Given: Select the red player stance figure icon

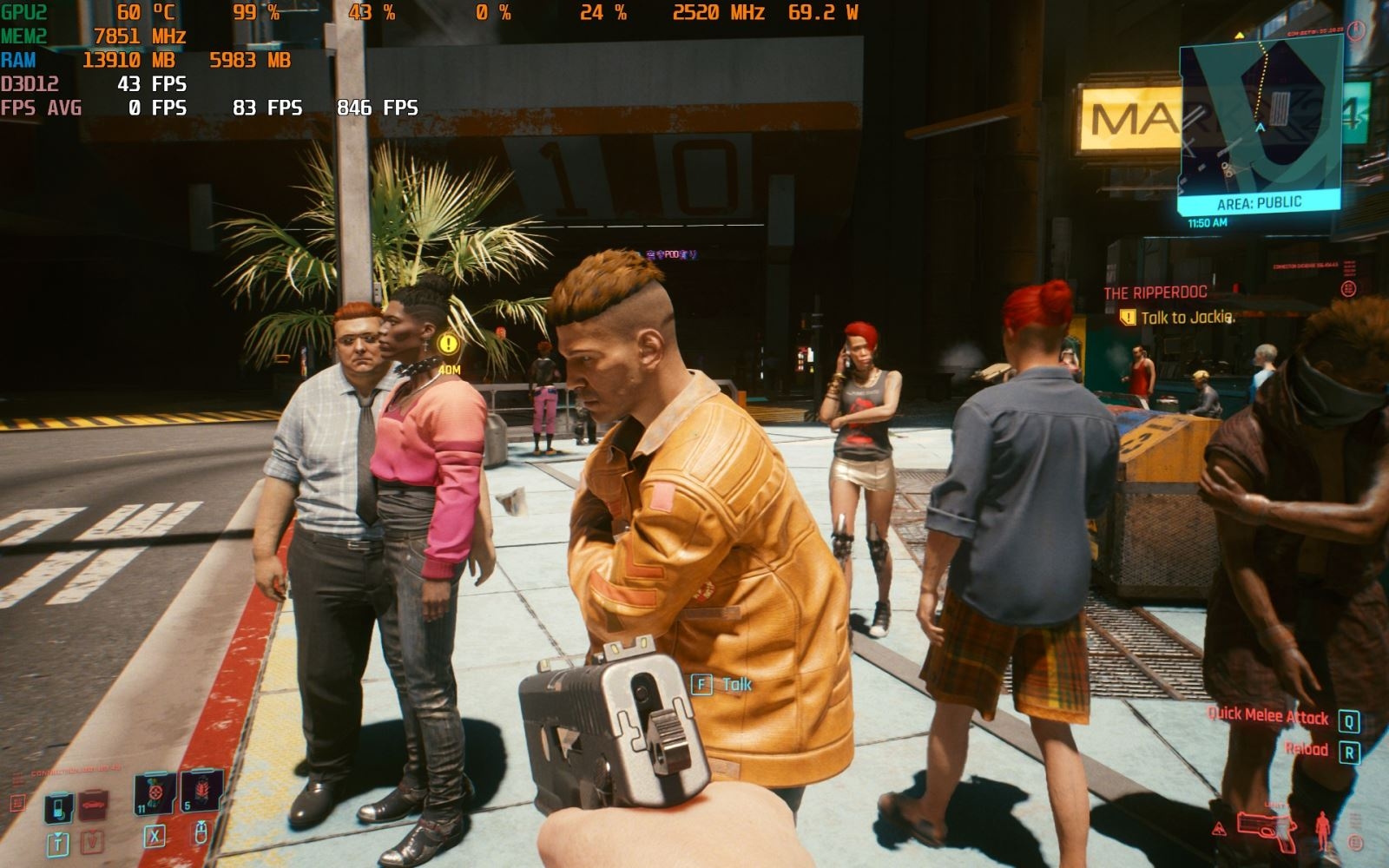Looking at the screenshot, I should pos(1322,830).
